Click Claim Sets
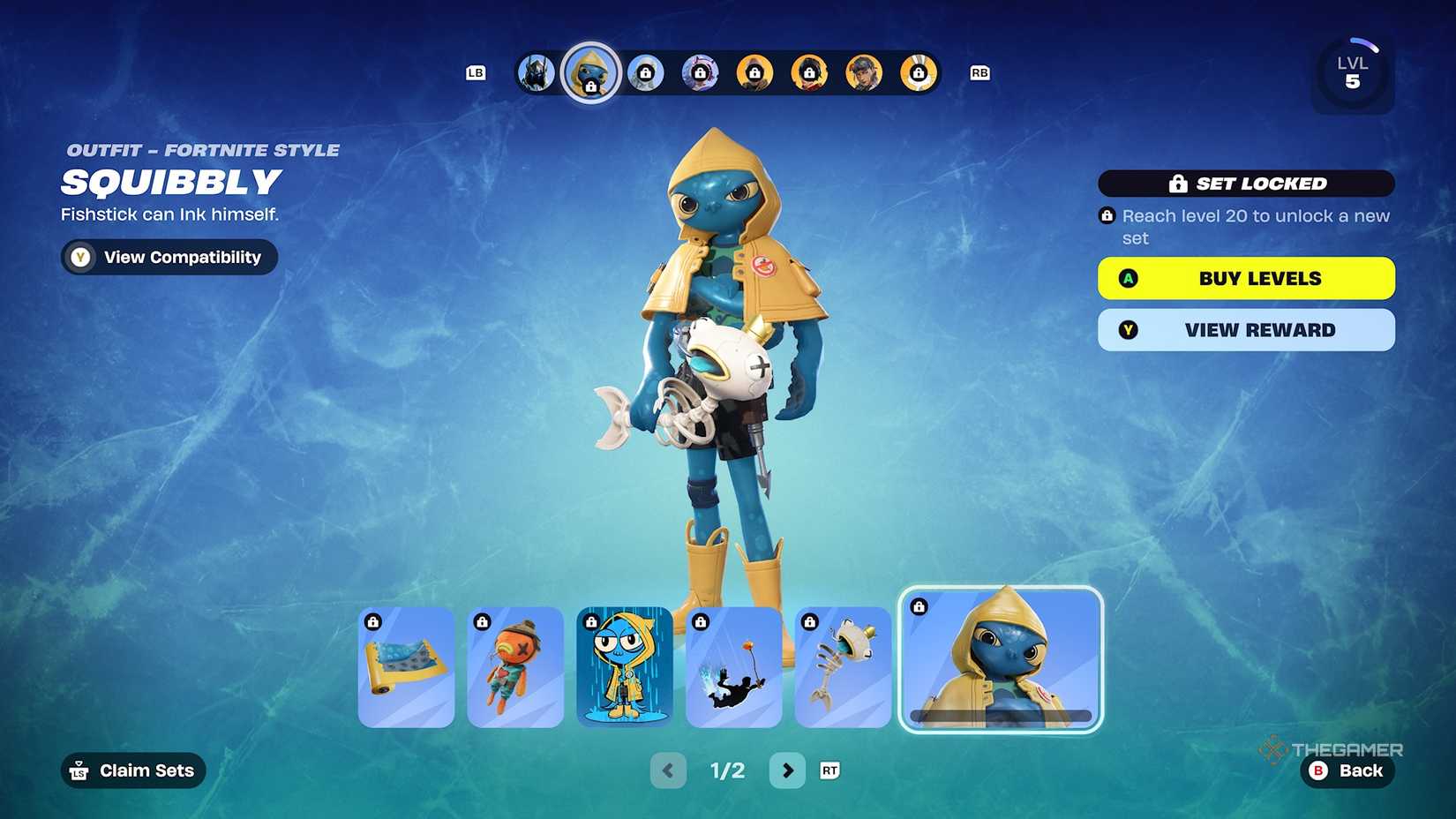Image resolution: width=1456 pixels, height=819 pixels. point(132,770)
